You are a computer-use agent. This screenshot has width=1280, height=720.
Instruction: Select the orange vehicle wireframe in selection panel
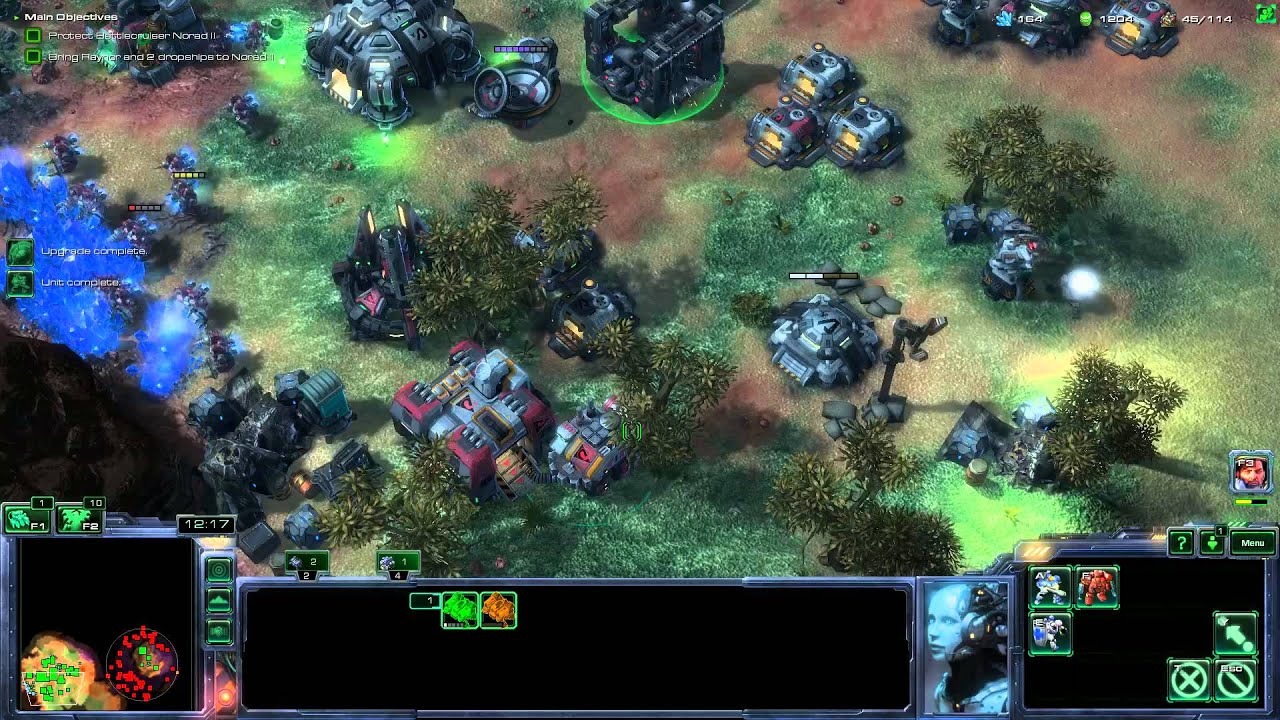pos(498,610)
